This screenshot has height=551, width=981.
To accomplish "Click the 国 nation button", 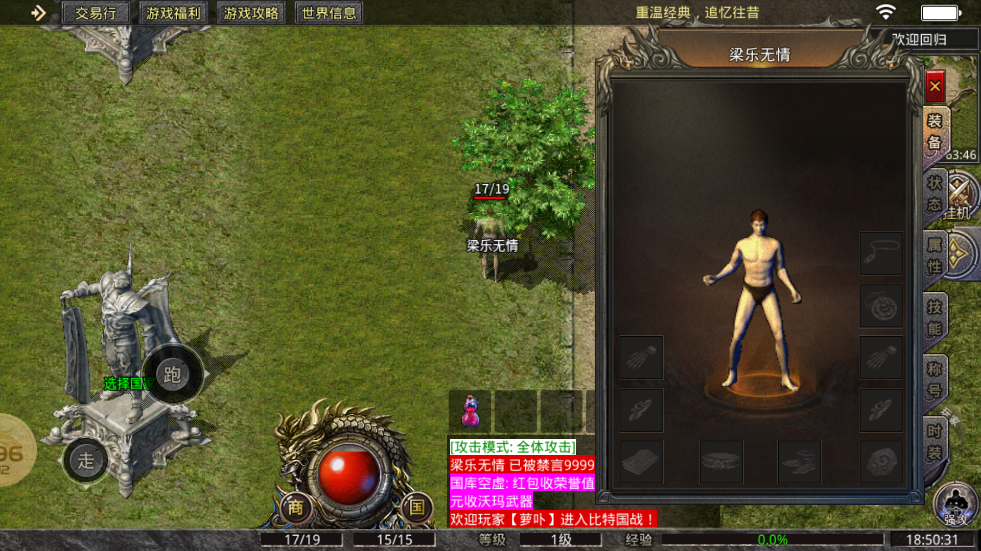I will tap(416, 507).
